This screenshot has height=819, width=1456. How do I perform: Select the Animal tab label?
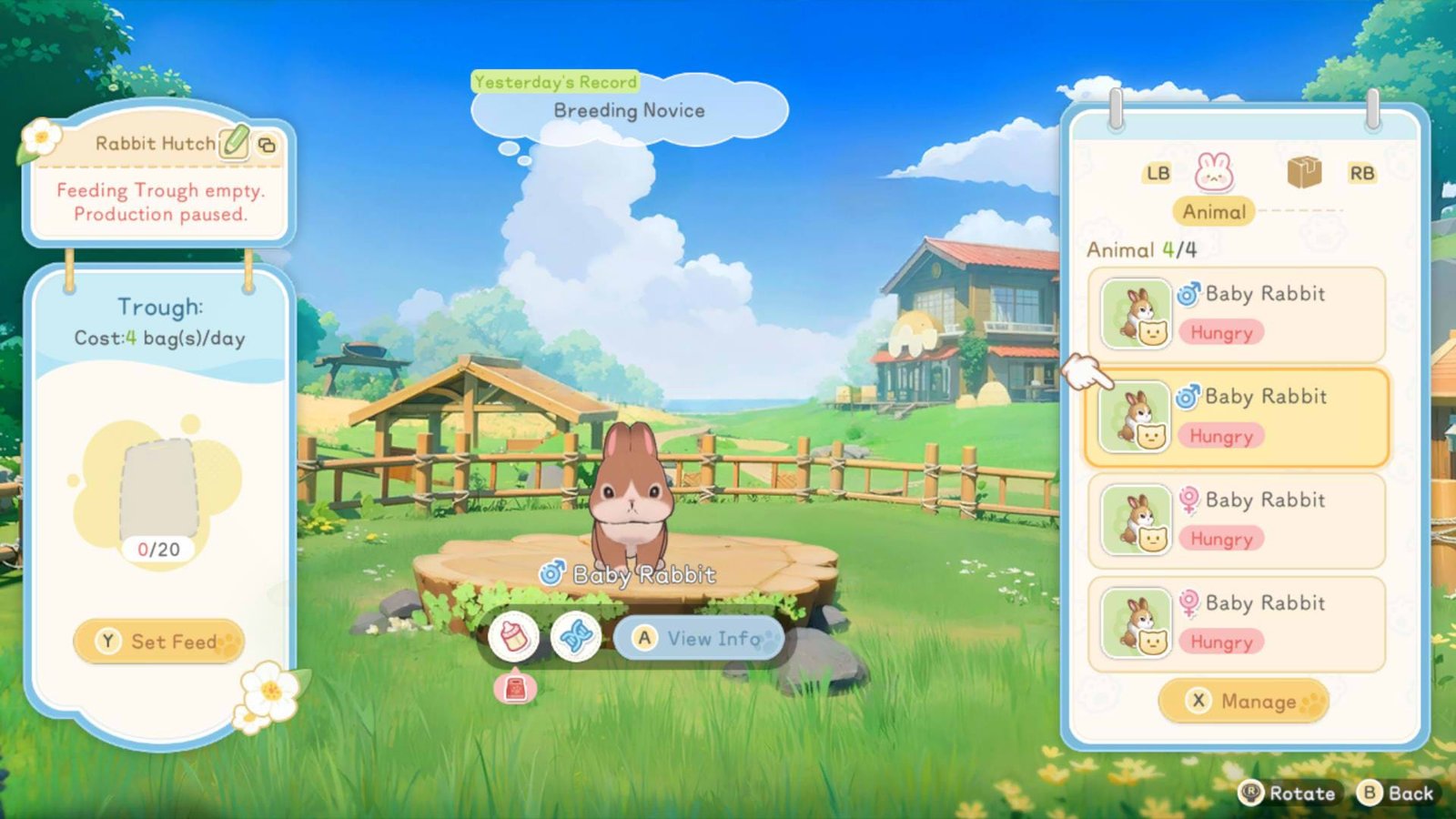click(x=1213, y=212)
